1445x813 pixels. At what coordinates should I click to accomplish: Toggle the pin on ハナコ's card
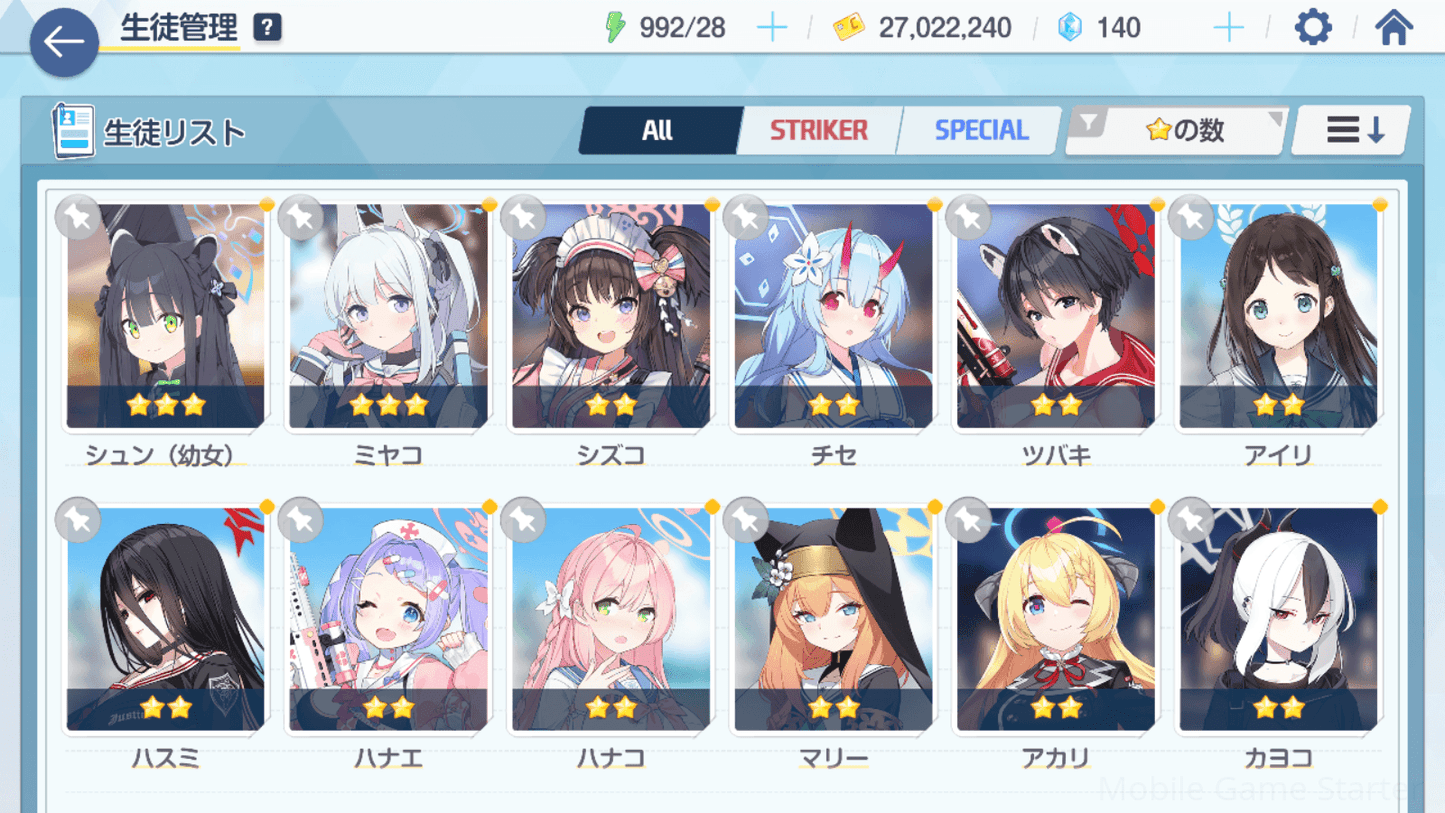(523, 520)
